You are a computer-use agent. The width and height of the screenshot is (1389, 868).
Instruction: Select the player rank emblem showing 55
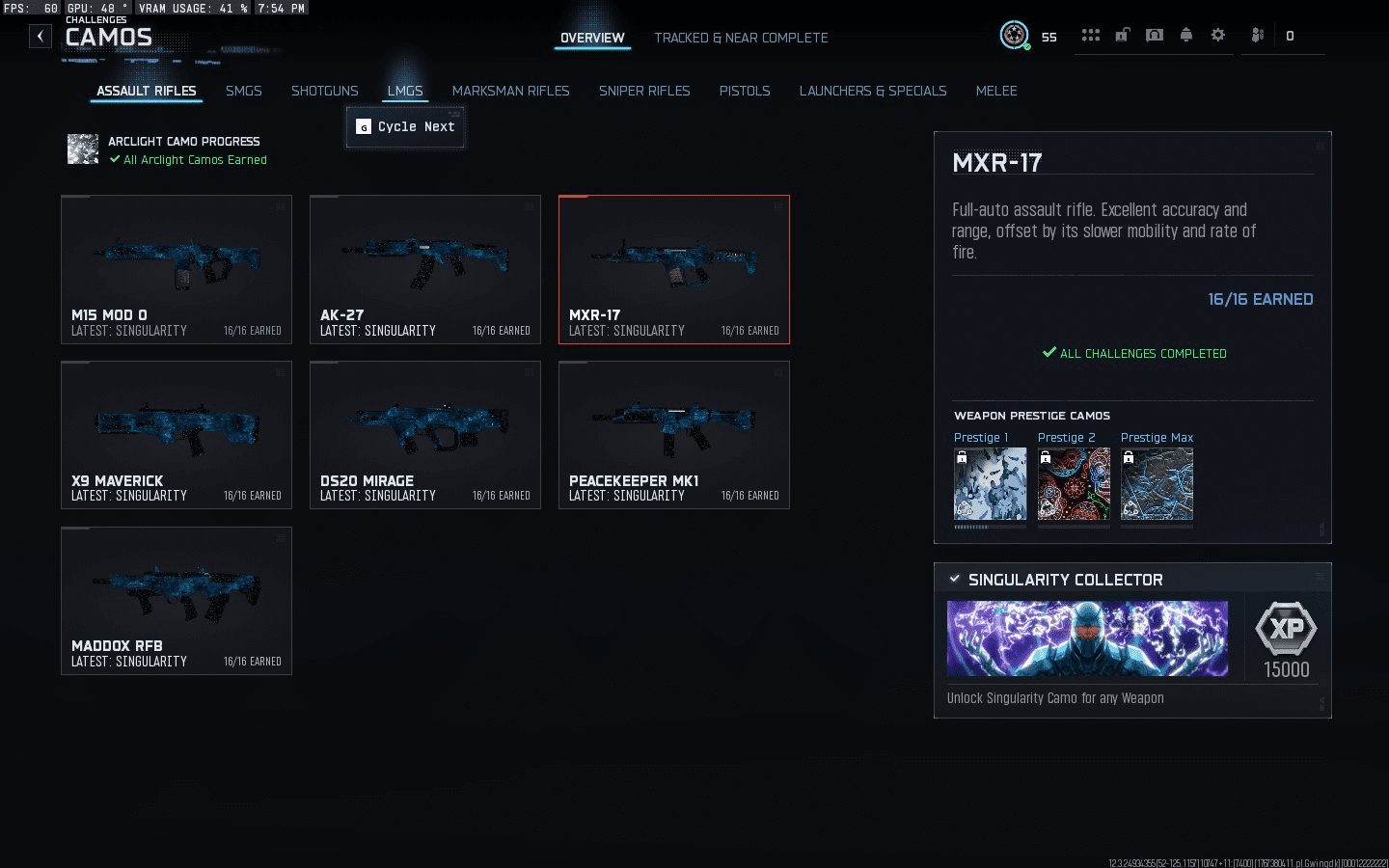click(1015, 37)
